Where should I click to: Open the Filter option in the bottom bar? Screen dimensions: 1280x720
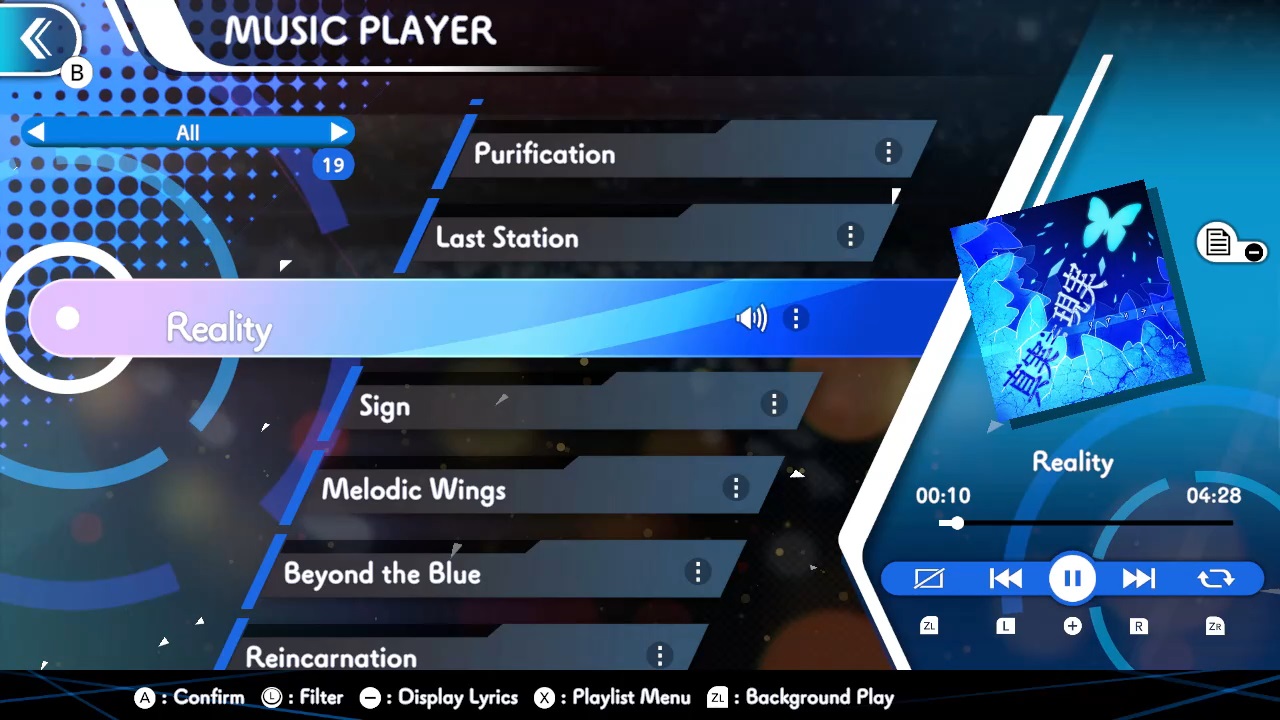pyautogui.click(x=303, y=697)
